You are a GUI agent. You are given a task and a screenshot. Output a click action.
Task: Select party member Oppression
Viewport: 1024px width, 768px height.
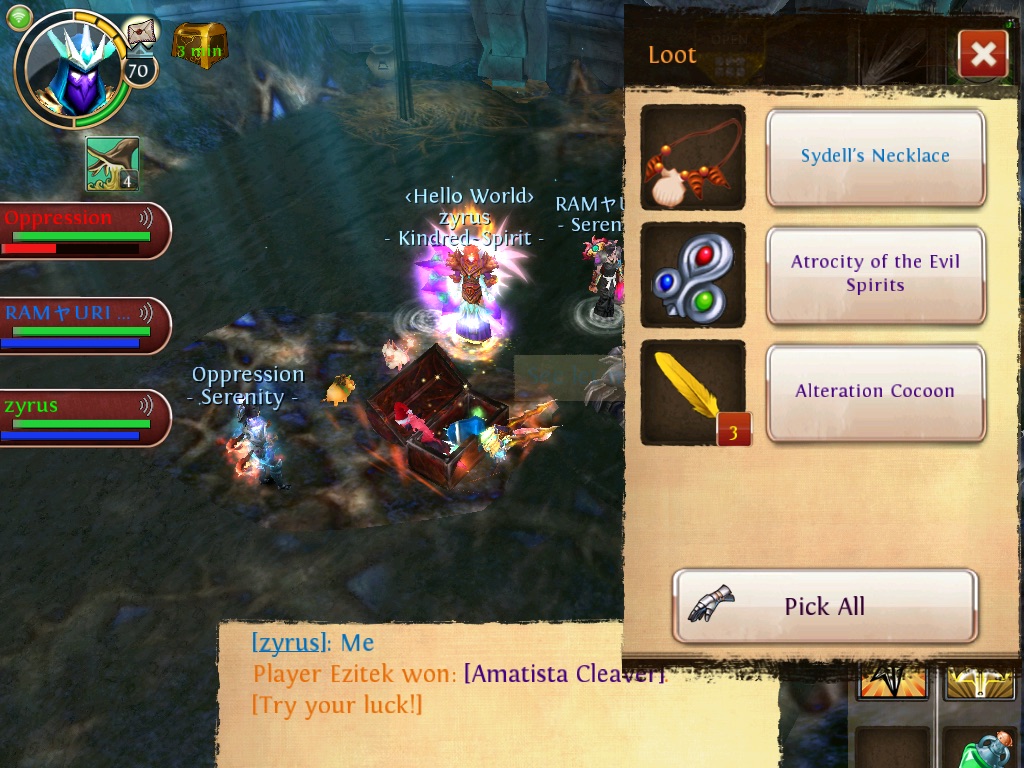[x=80, y=230]
